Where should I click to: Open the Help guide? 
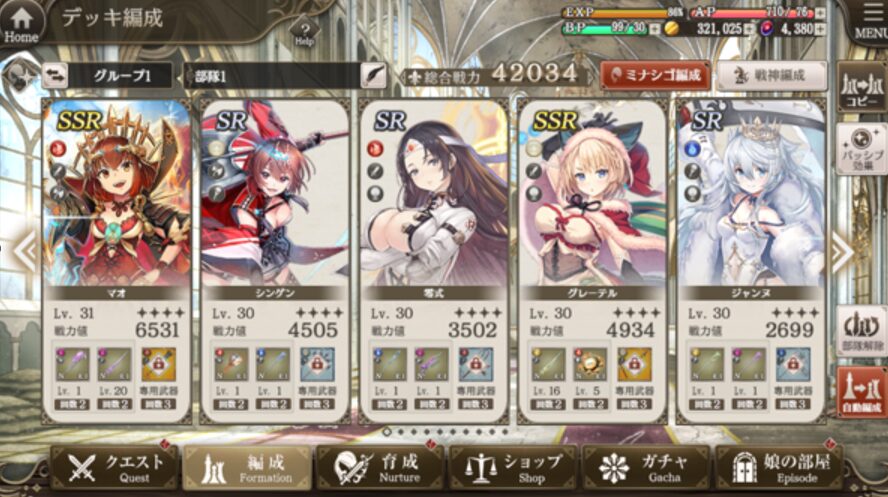(x=305, y=32)
